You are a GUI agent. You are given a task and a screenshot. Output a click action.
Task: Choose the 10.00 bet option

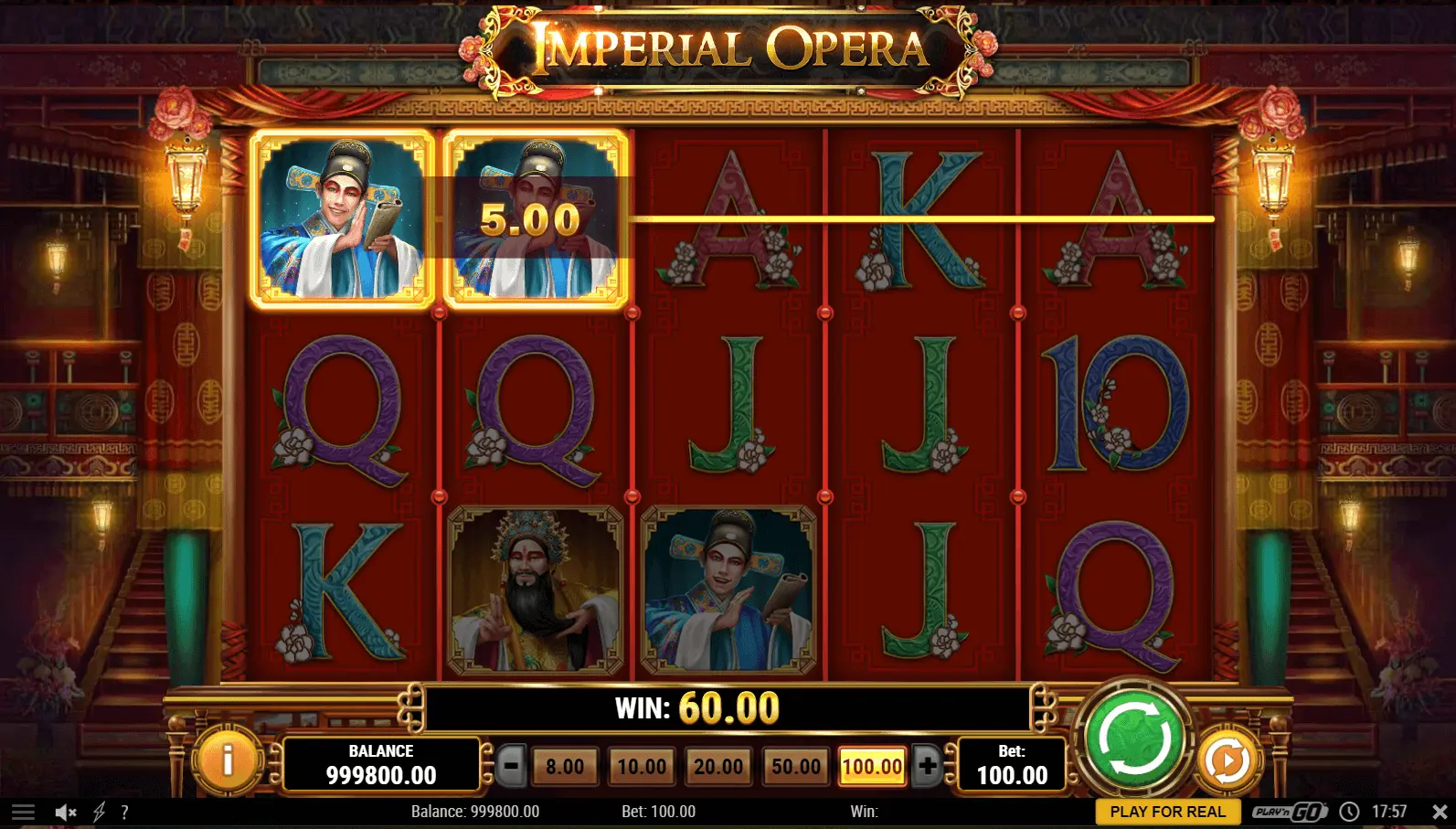click(x=642, y=767)
